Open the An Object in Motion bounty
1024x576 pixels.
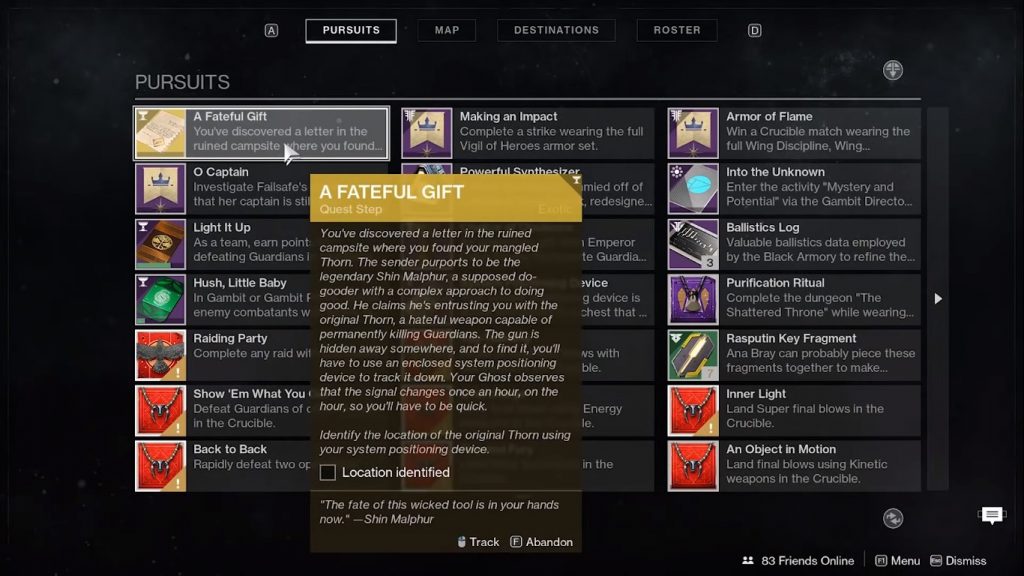[794, 466]
